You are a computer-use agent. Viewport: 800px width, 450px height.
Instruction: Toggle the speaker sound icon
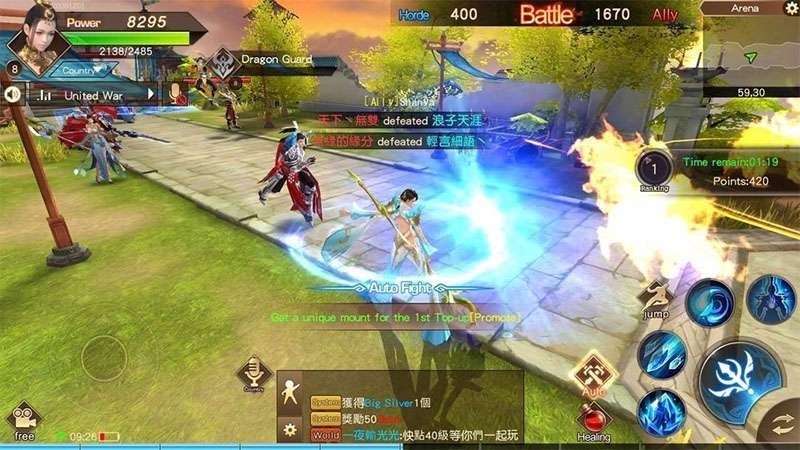point(14,94)
